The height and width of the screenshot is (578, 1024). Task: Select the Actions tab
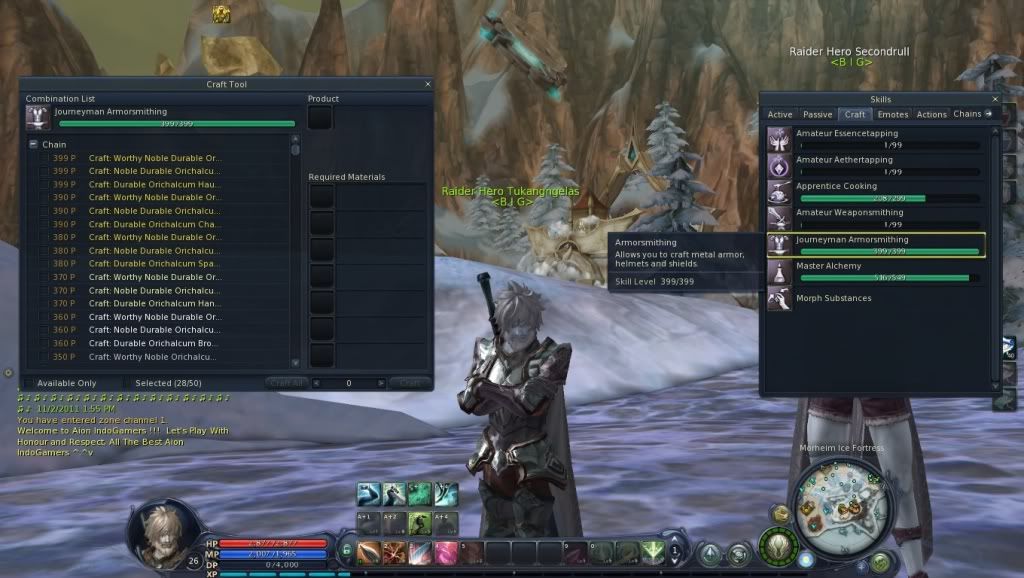(931, 115)
